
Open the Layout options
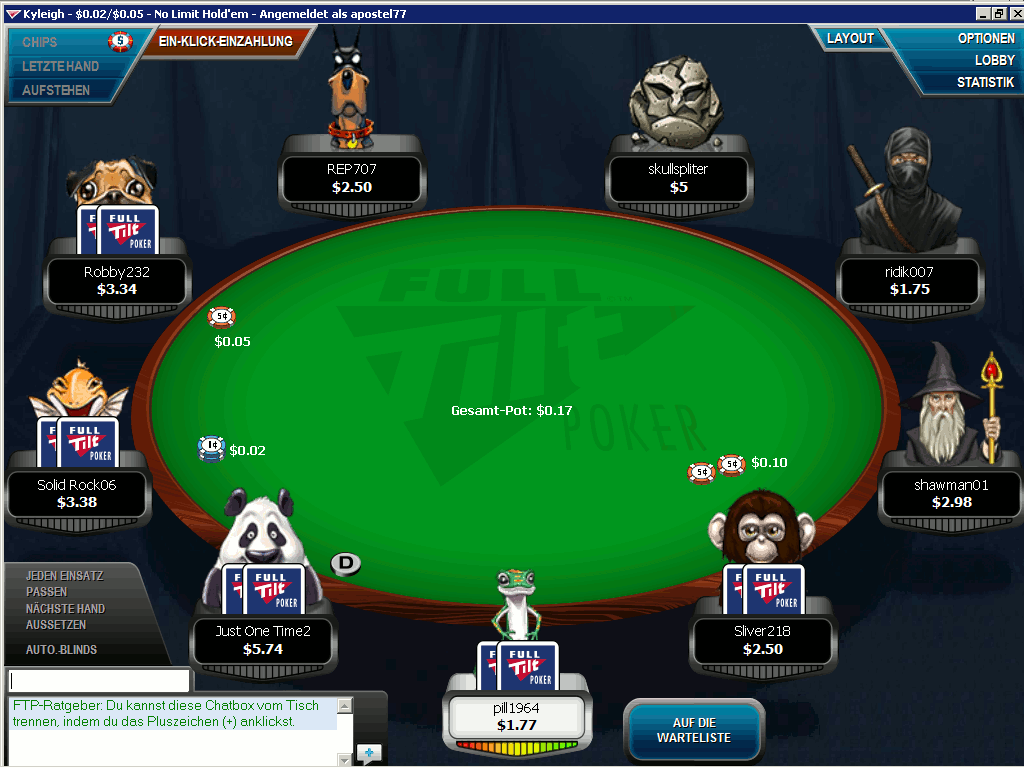850,38
